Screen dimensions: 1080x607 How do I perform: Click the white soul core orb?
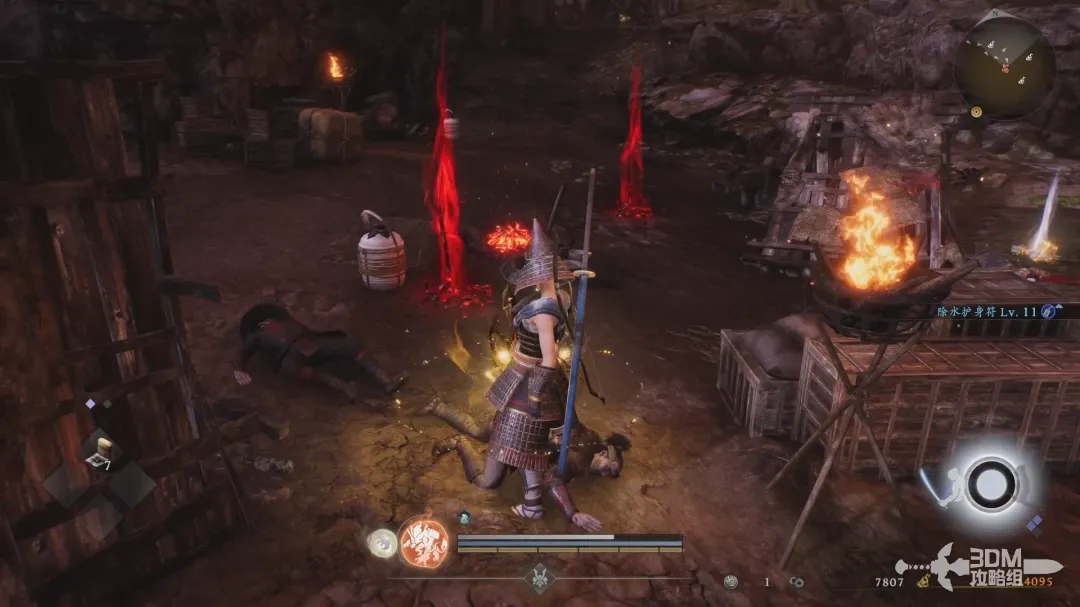[x=381, y=543]
